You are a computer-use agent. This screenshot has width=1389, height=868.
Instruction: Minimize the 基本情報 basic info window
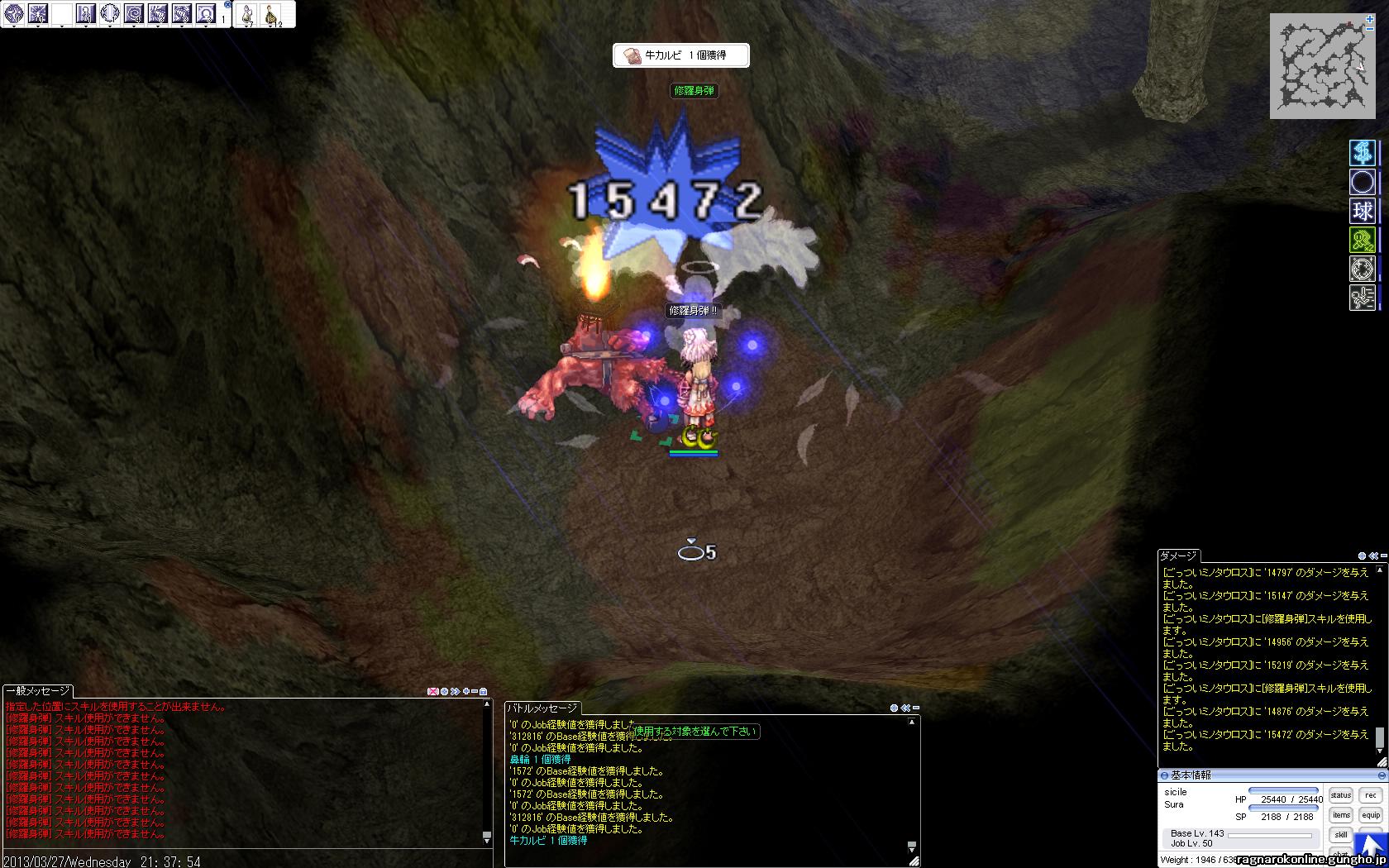1382,775
